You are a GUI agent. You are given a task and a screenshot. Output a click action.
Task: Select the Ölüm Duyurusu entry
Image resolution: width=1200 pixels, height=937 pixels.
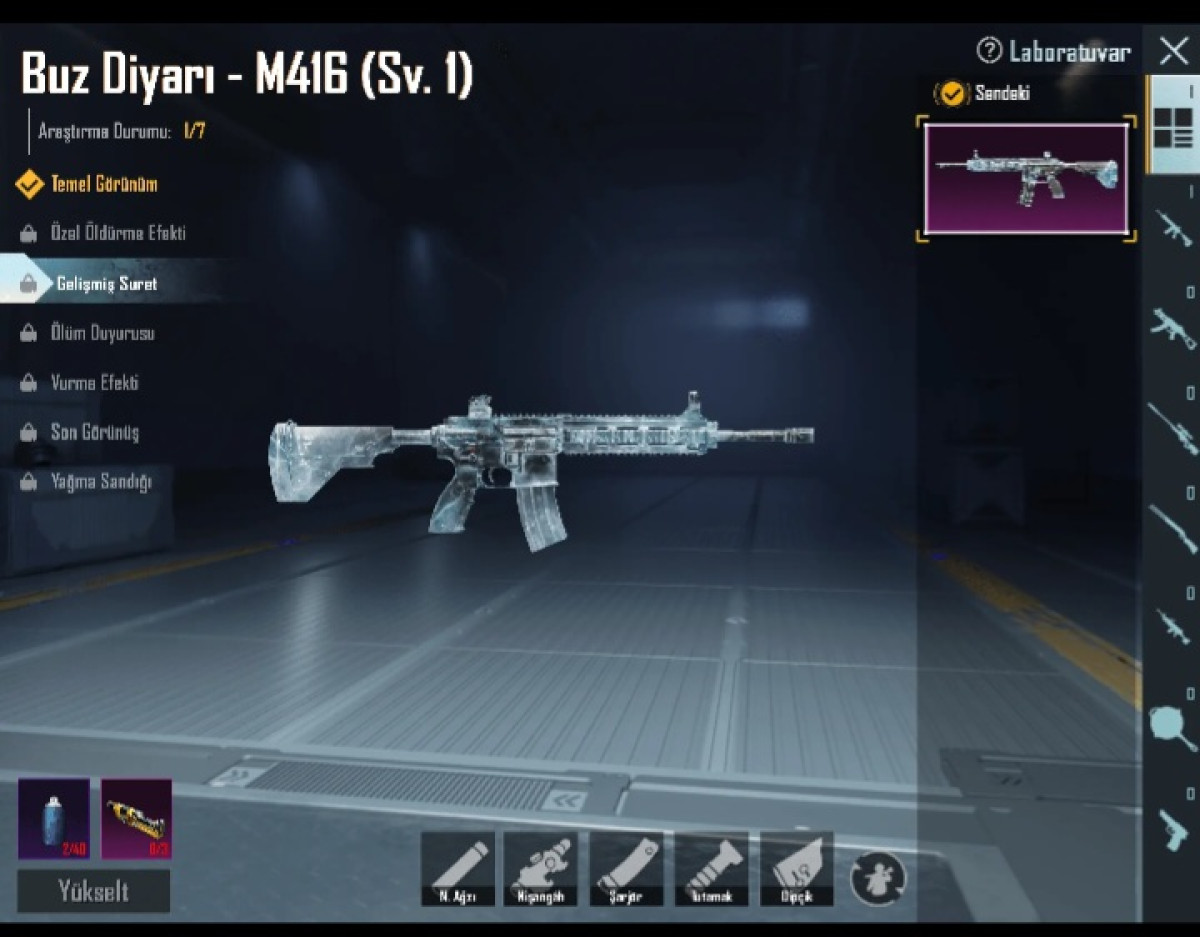pyautogui.click(x=102, y=333)
